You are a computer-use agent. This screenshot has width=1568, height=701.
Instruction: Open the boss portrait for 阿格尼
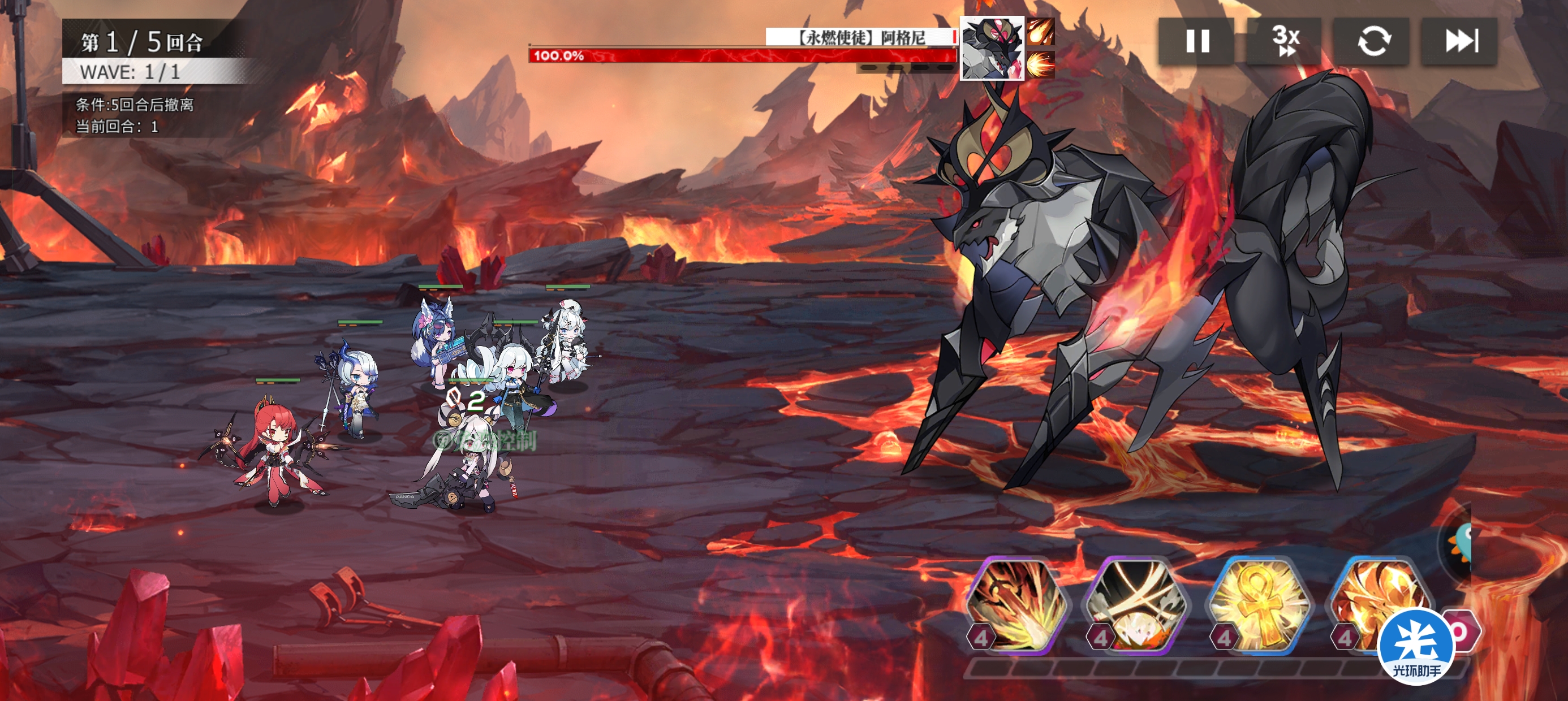click(992, 49)
